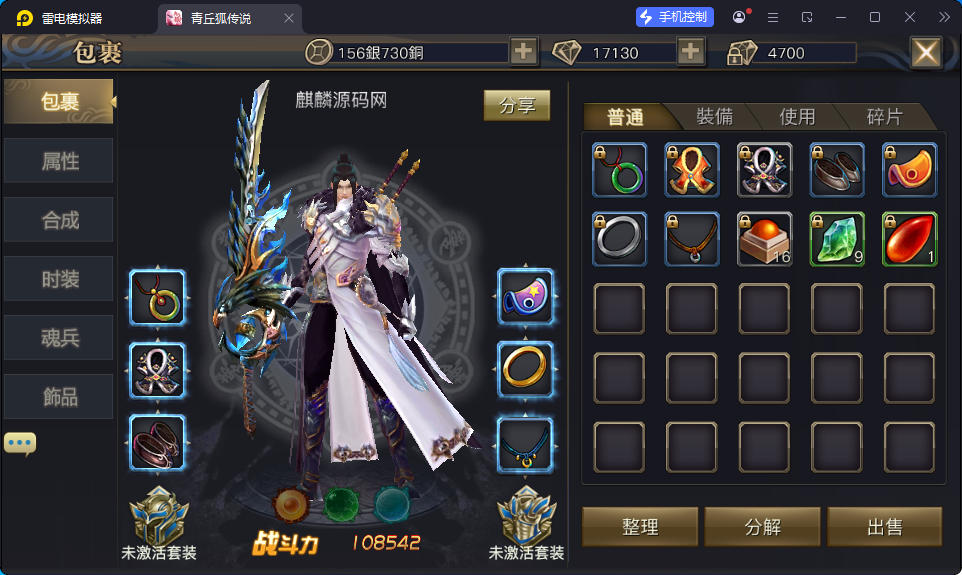Select the red teardrop gem in the bag

[x=909, y=239]
